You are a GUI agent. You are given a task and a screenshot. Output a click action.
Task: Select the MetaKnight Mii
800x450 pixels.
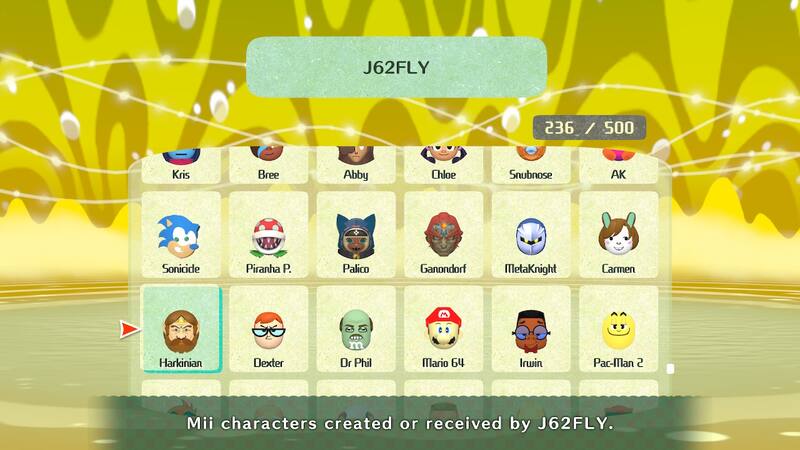(530, 236)
